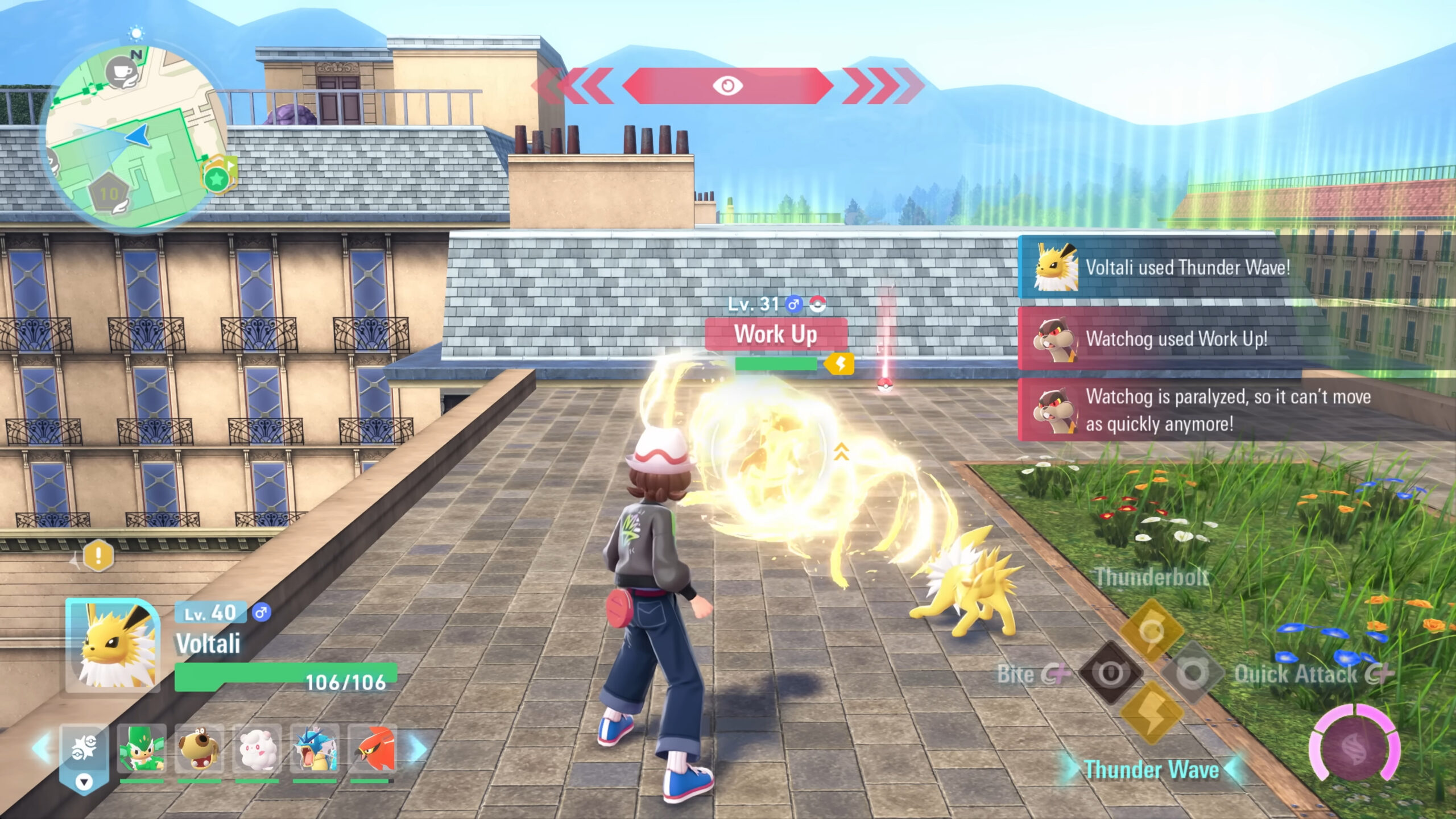Activate the Mega Evolution gauge icon
Screen dimensions: 1456x819
(x=1356, y=743)
